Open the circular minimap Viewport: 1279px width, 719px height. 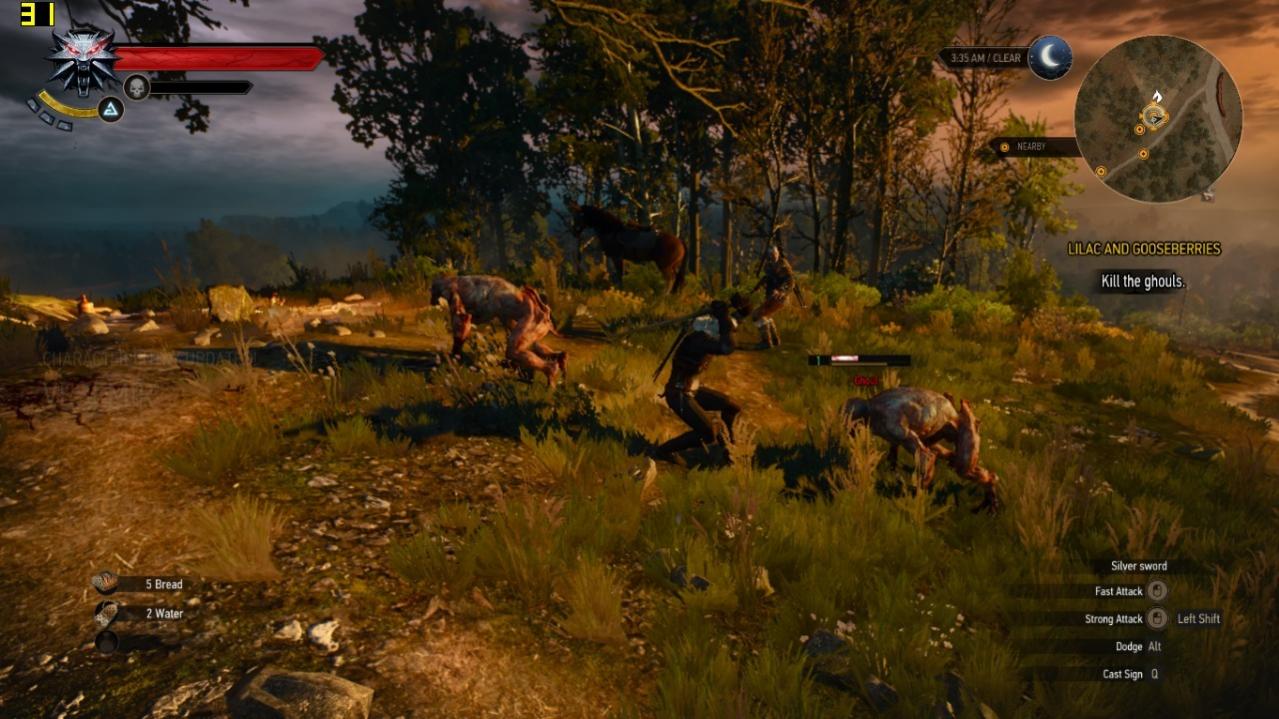1157,118
